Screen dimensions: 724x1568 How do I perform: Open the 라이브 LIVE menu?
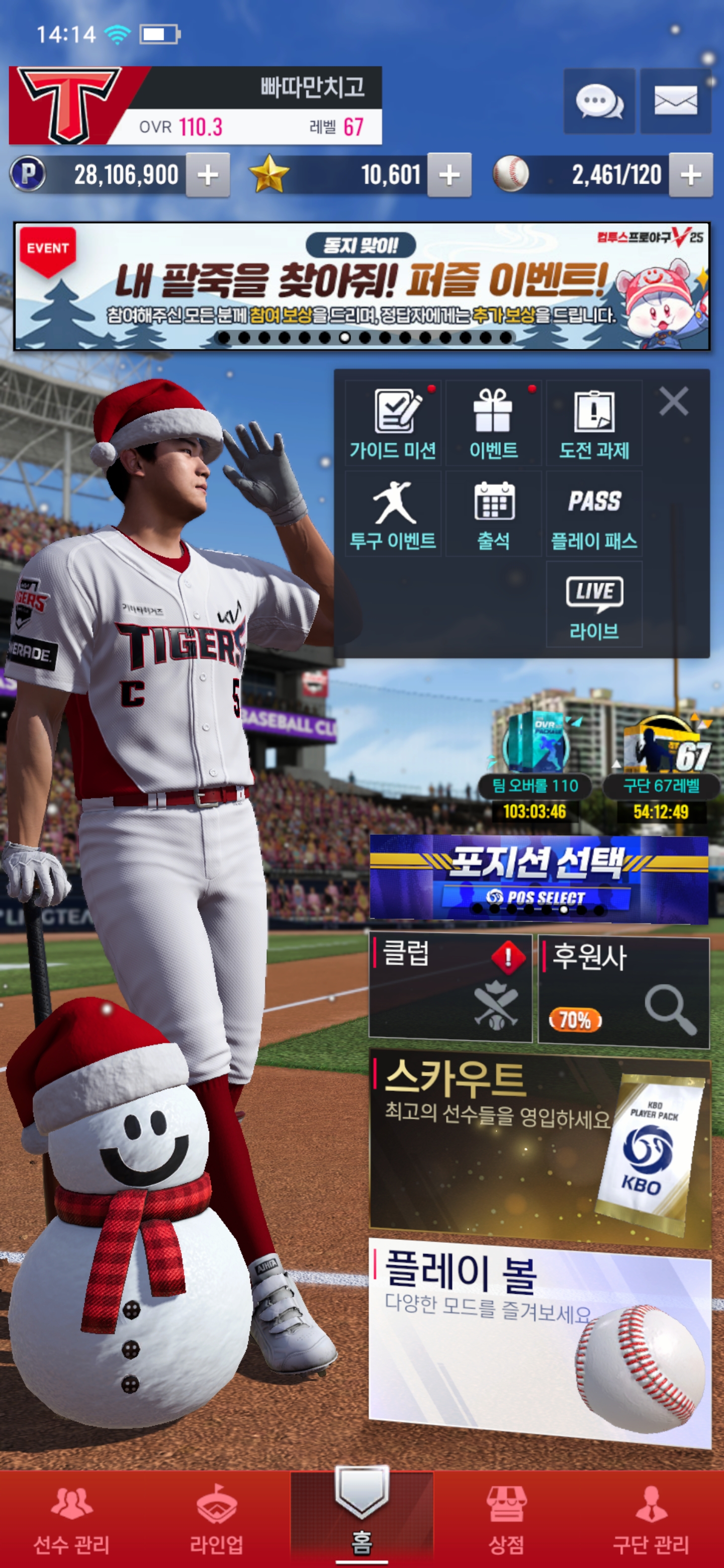594,604
